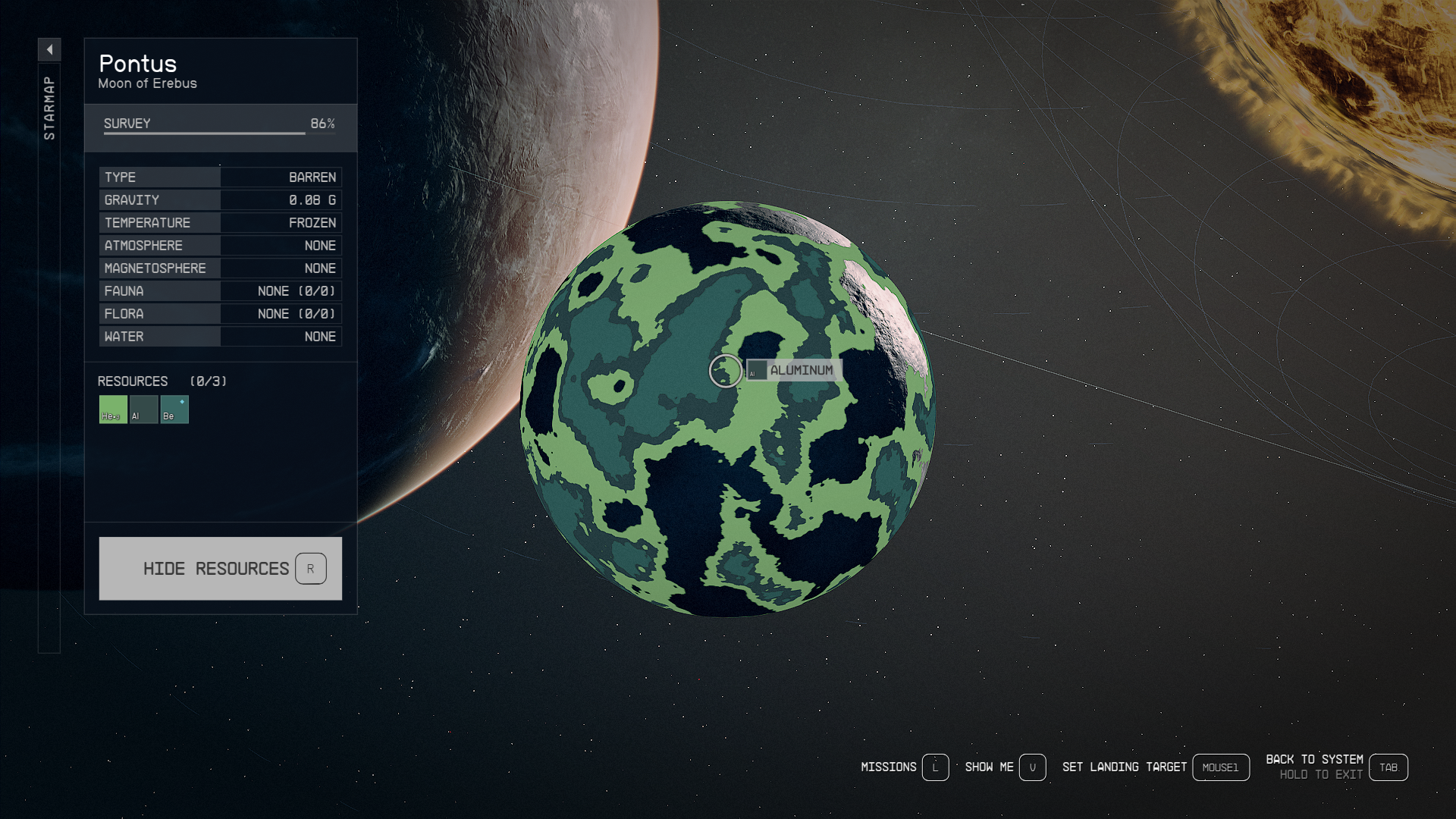Click the R key icon in Hide Resources

(312, 568)
